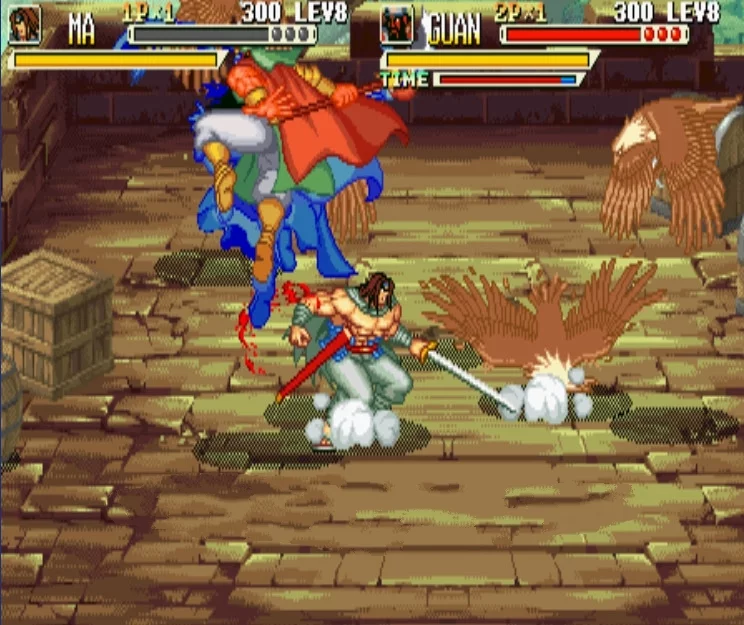Select Guan's player two portrait
Screen dimensions: 744x625
(397, 25)
